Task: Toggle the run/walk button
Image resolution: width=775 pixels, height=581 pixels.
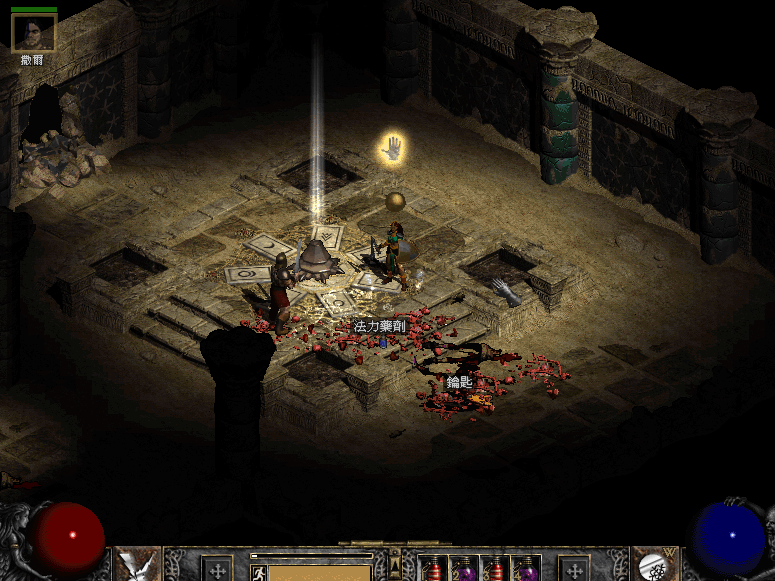Action: click(259, 572)
